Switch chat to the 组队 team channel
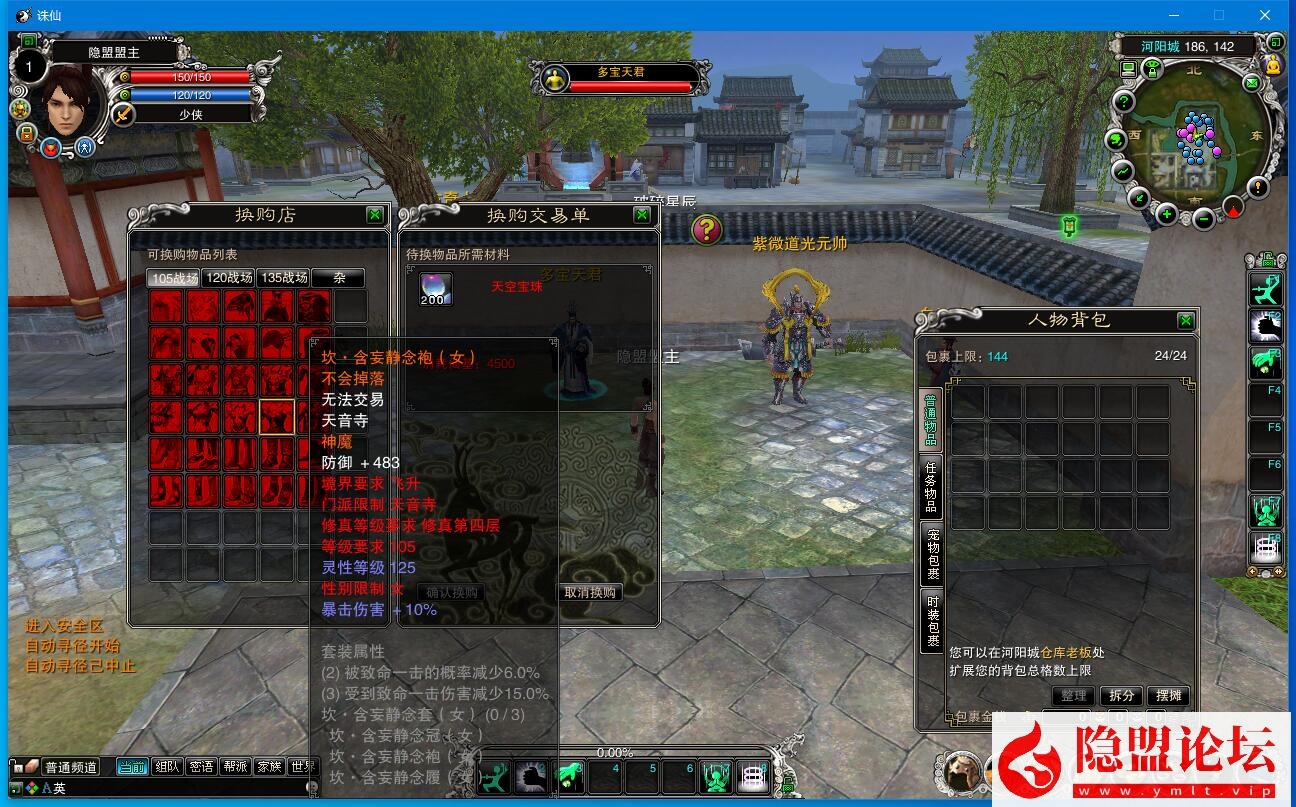 (167, 767)
